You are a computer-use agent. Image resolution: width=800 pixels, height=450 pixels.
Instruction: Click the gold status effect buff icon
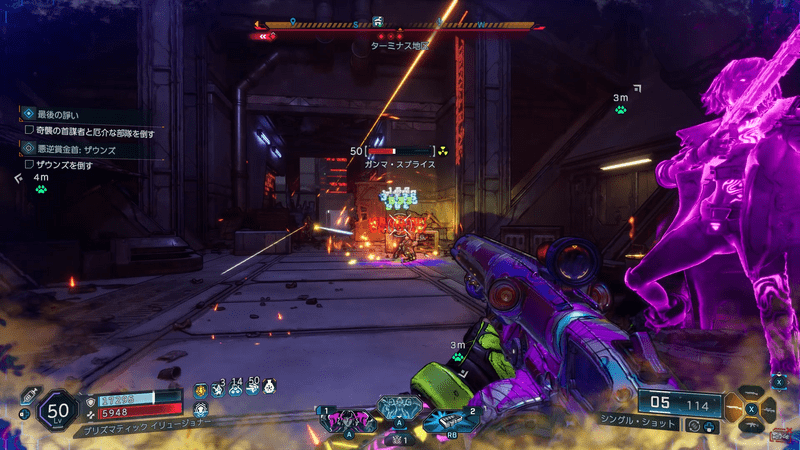click(x=199, y=390)
